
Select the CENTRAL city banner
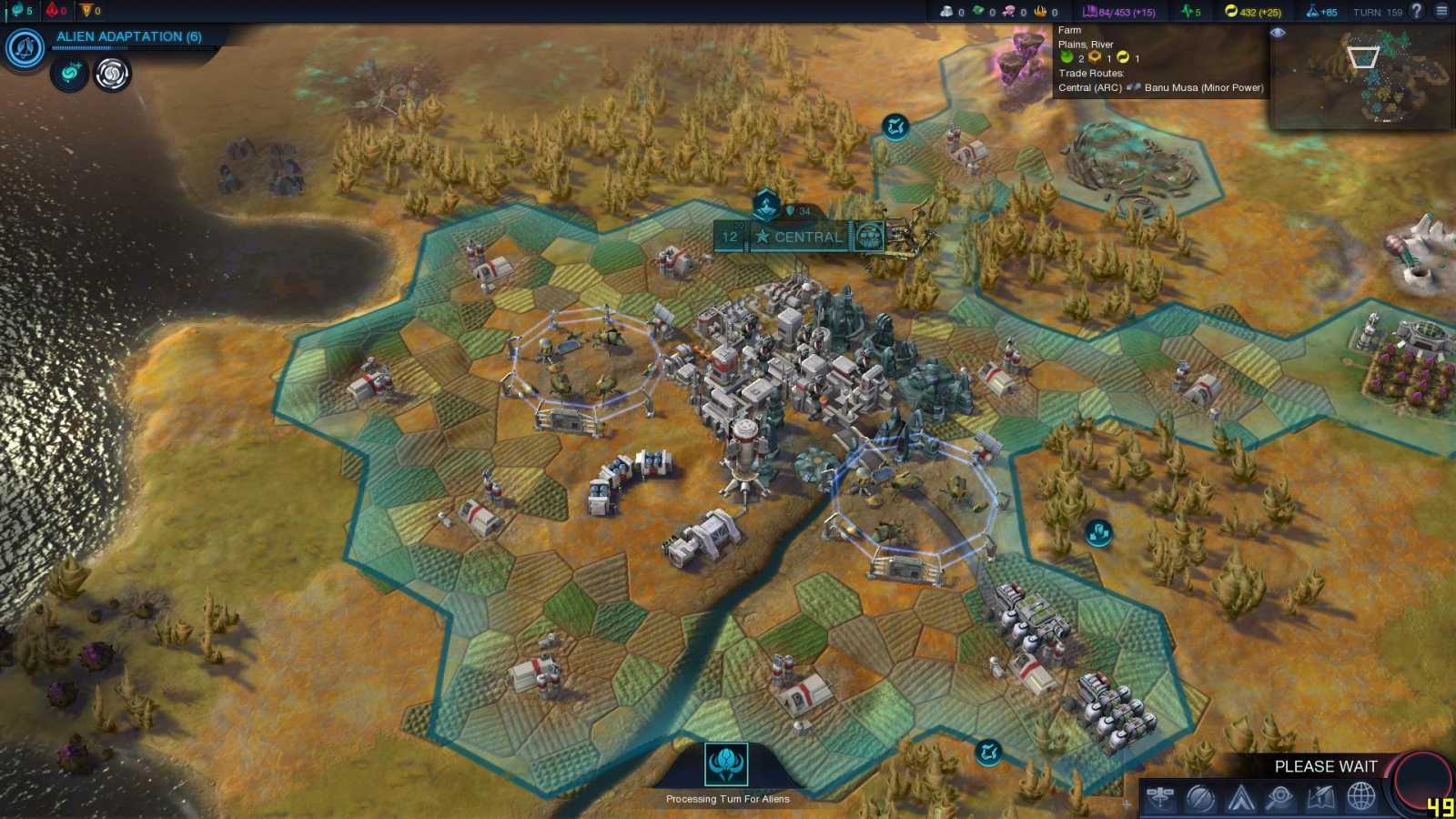[x=805, y=238]
